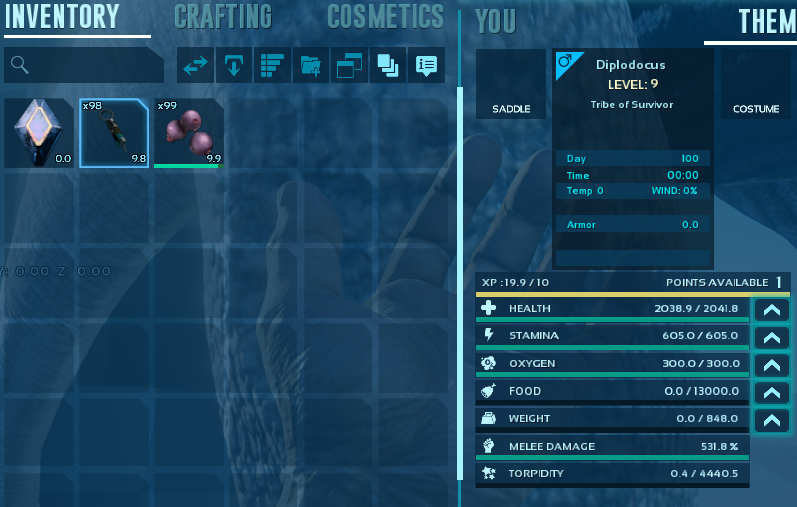Click the Diplodocus saddle slot
This screenshot has width=797, height=507.
tap(511, 84)
